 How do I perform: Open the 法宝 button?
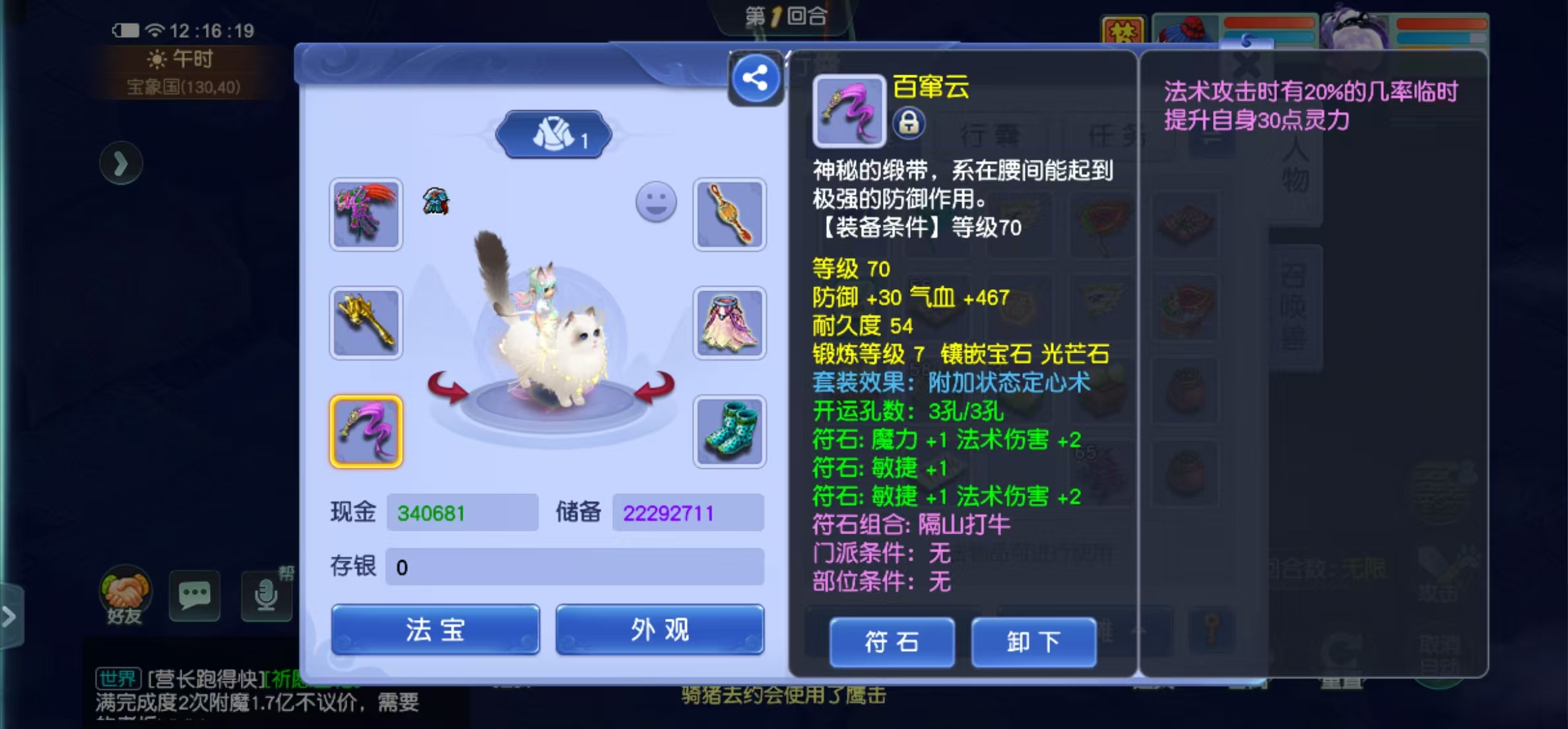(x=434, y=630)
